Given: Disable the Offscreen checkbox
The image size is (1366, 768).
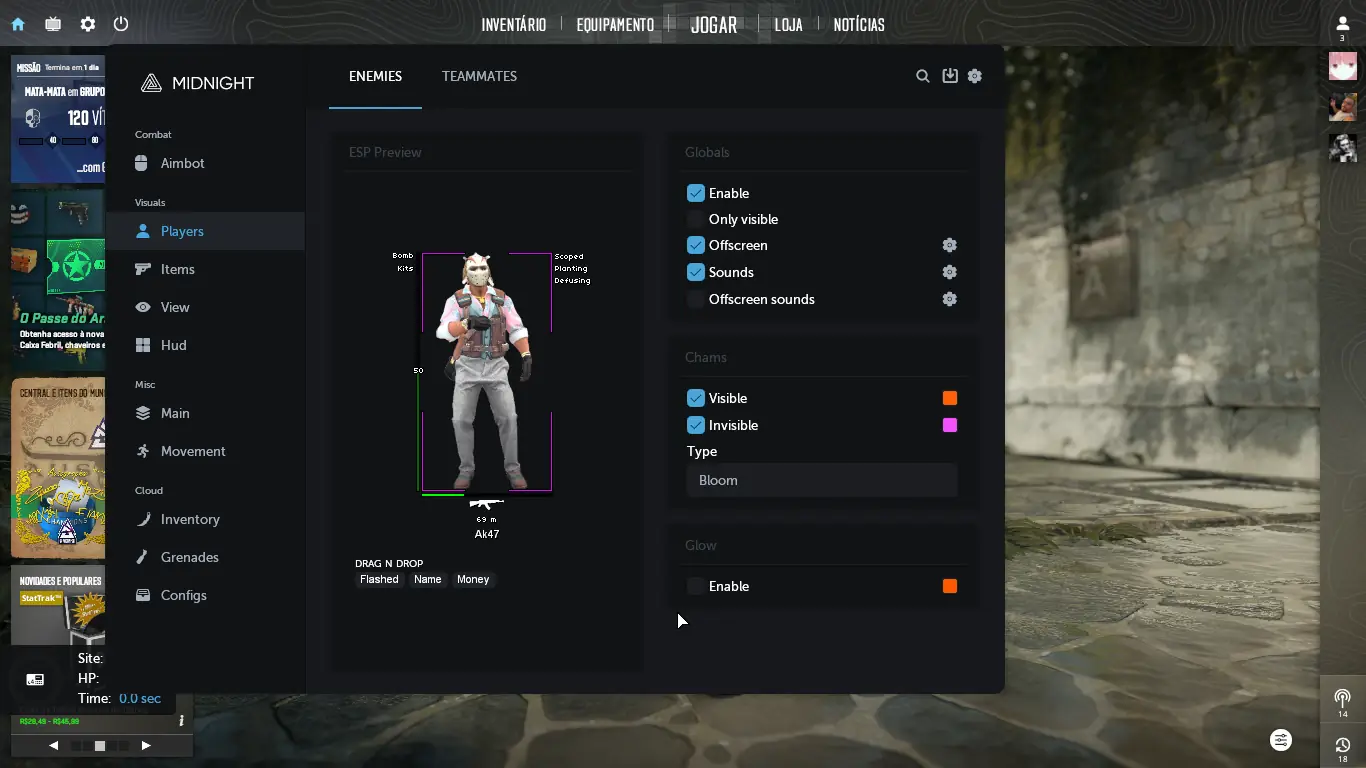Looking at the screenshot, I should coord(696,245).
